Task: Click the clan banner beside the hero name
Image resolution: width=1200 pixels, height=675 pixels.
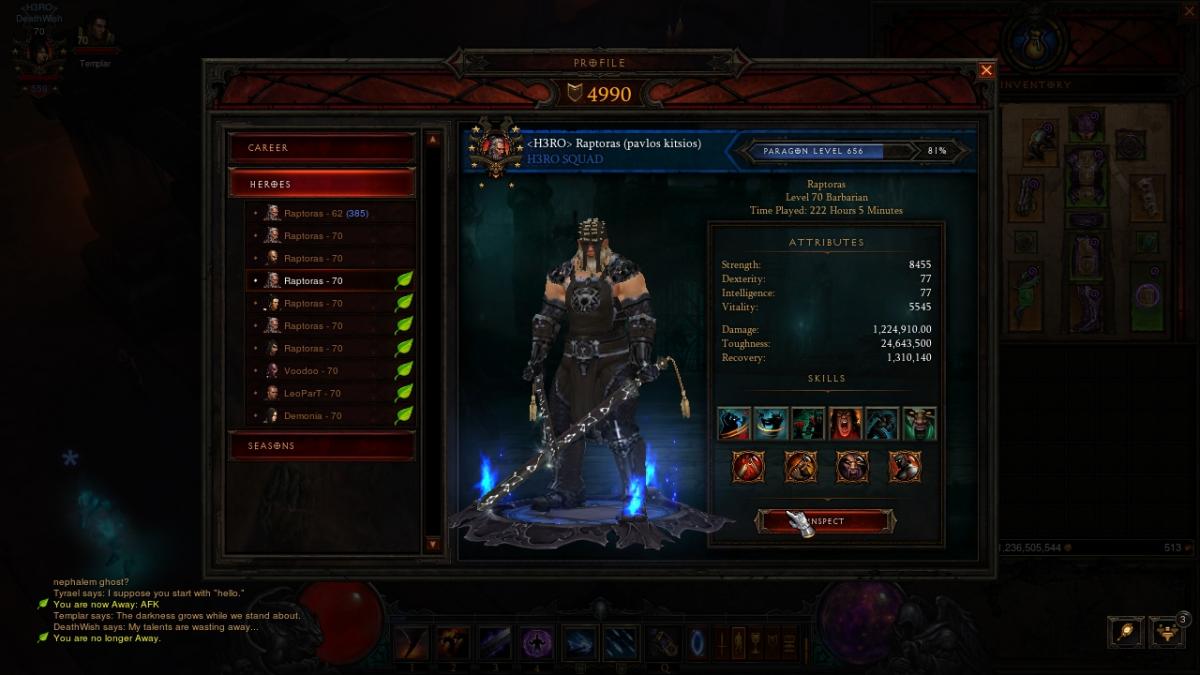Action: (492, 150)
